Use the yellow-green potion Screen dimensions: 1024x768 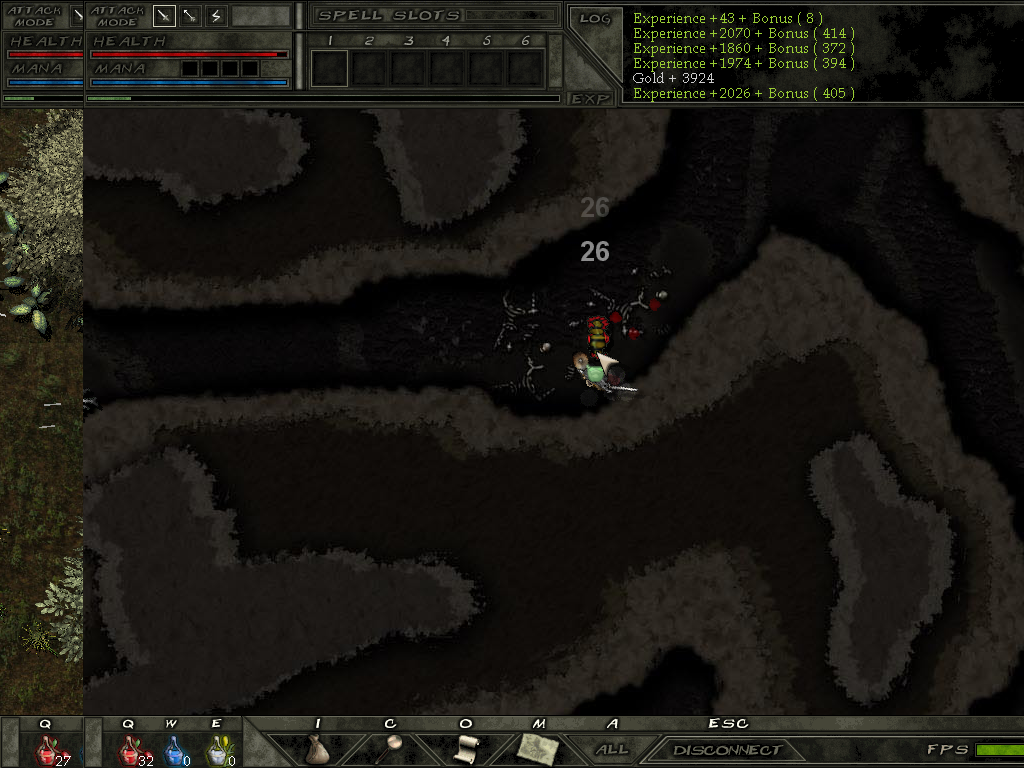(x=216, y=750)
